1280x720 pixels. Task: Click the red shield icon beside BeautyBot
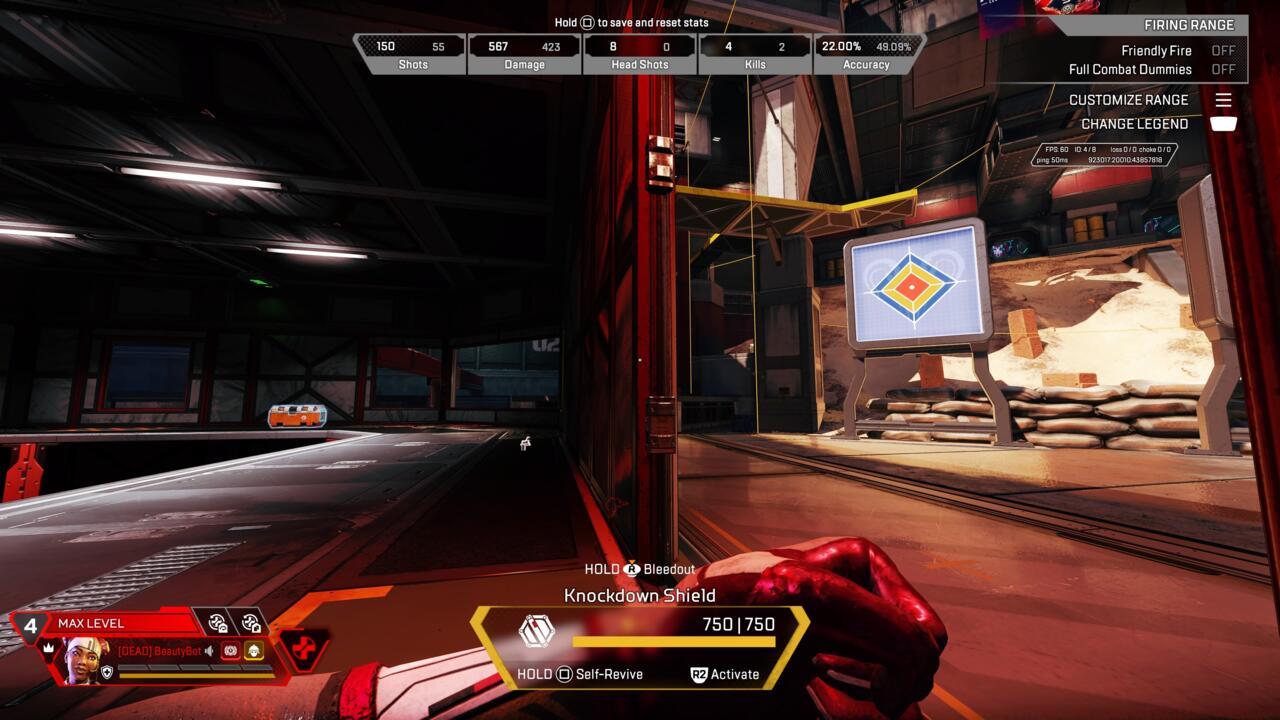point(231,651)
